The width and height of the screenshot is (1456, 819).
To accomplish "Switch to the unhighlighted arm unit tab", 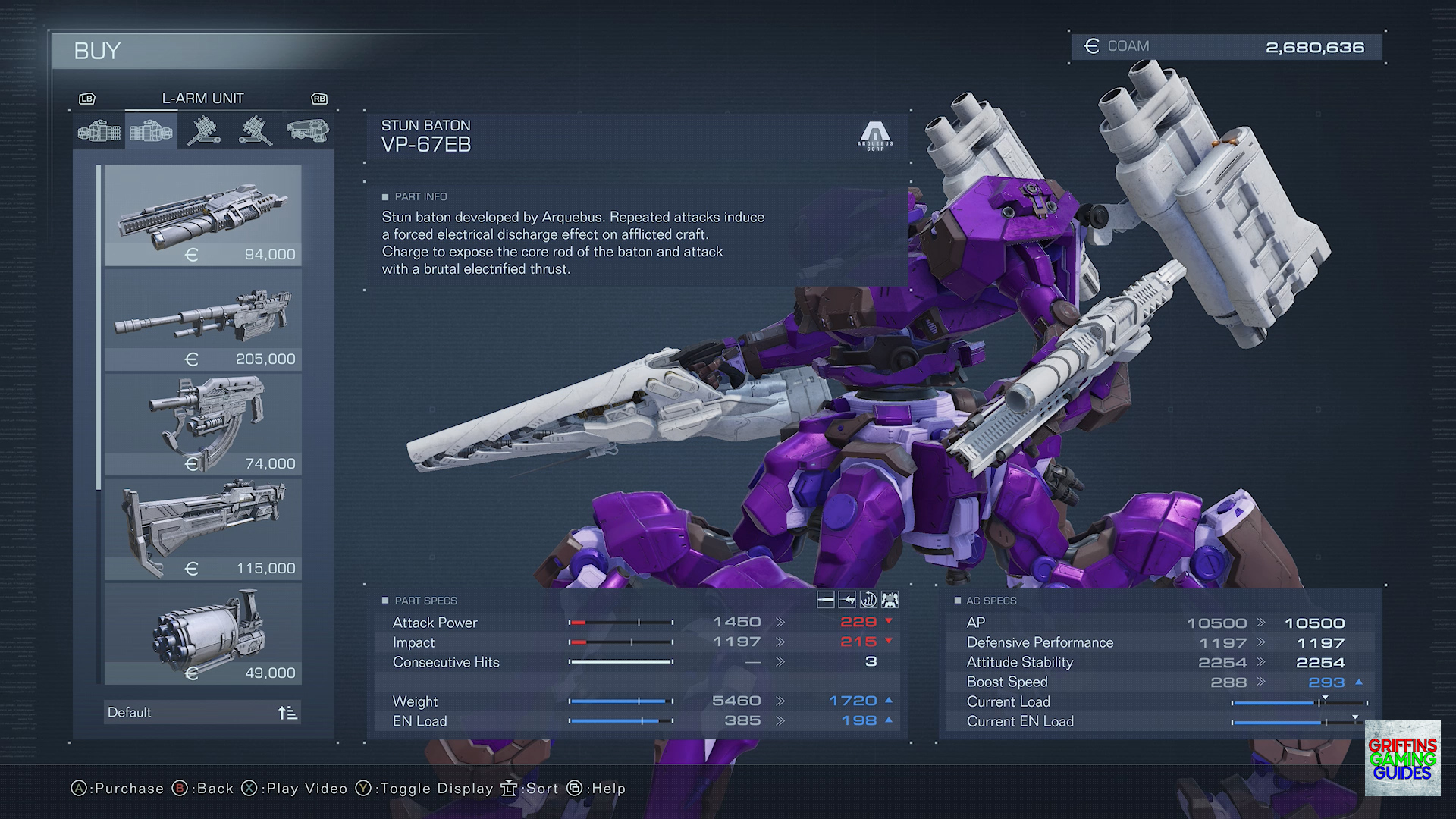I will [x=99, y=132].
